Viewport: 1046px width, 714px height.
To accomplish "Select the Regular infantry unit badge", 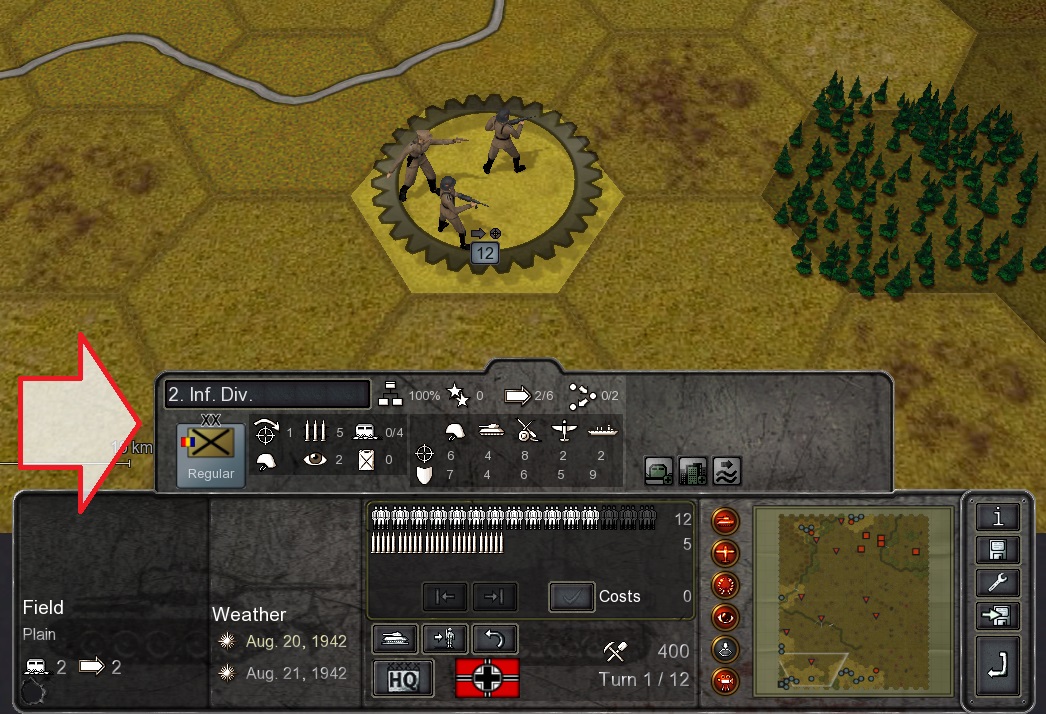I will [211, 453].
